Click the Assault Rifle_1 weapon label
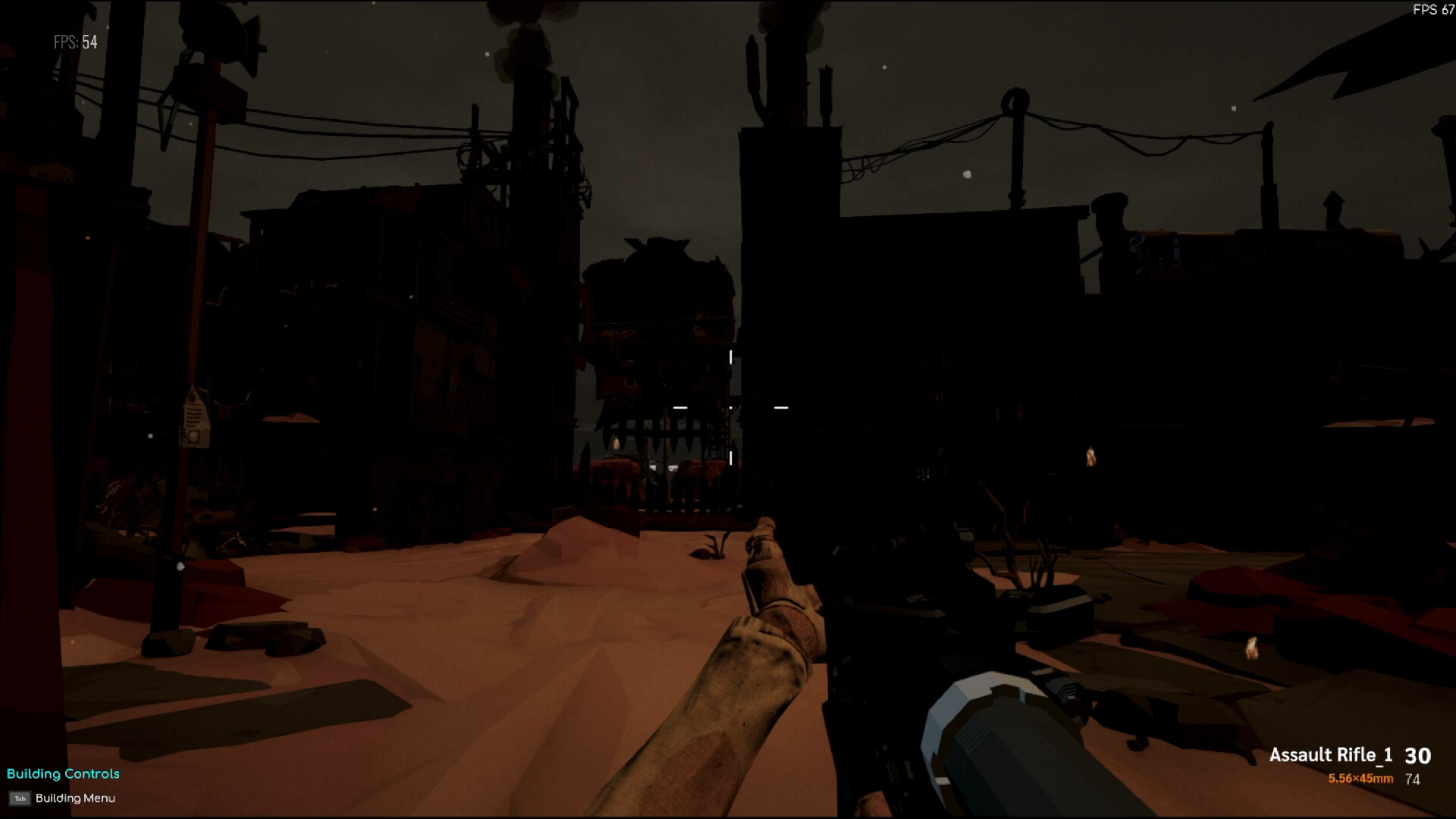Image resolution: width=1456 pixels, height=819 pixels. click(x=1332, y=755)
